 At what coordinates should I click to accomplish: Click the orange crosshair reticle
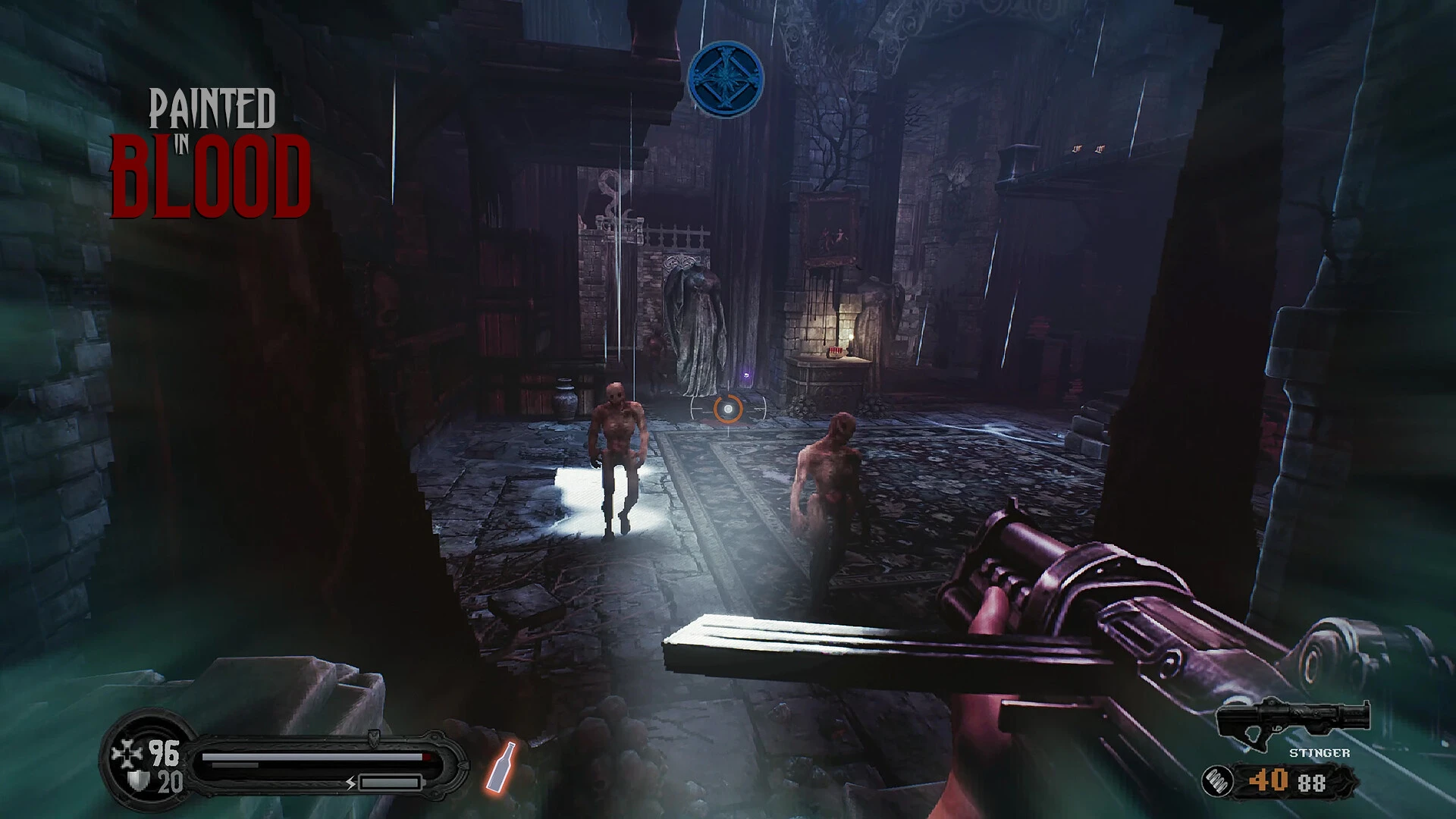pos(729,410)
